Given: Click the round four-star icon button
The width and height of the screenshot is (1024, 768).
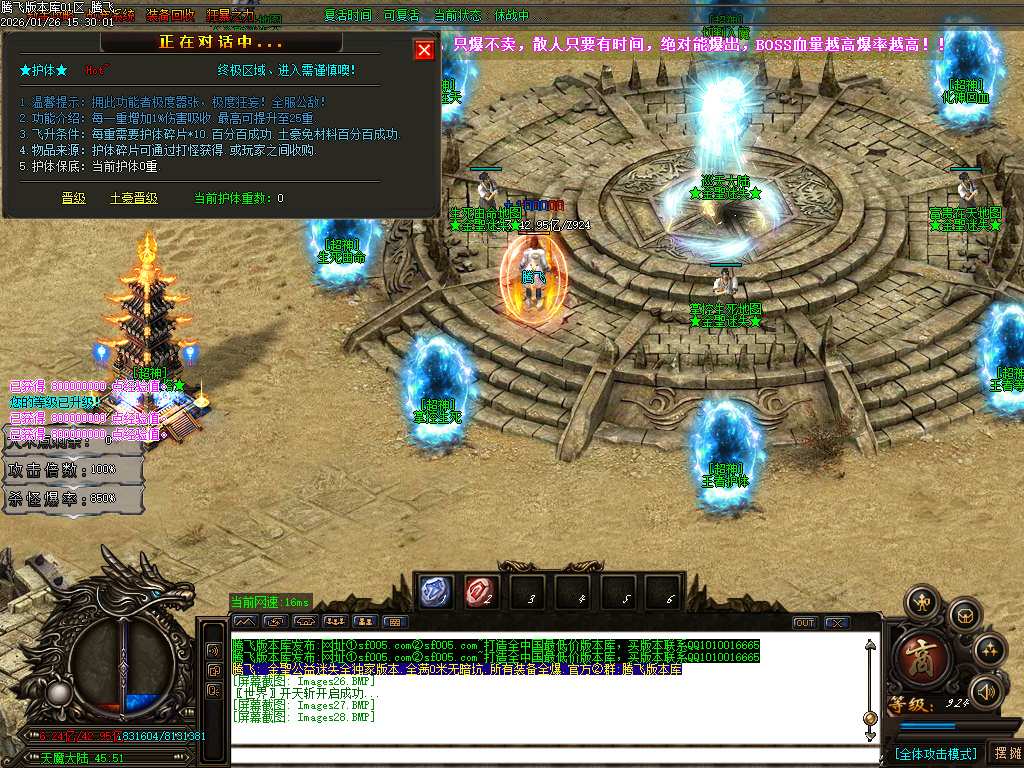Looking at the screenshot, I should click(990, 651).
